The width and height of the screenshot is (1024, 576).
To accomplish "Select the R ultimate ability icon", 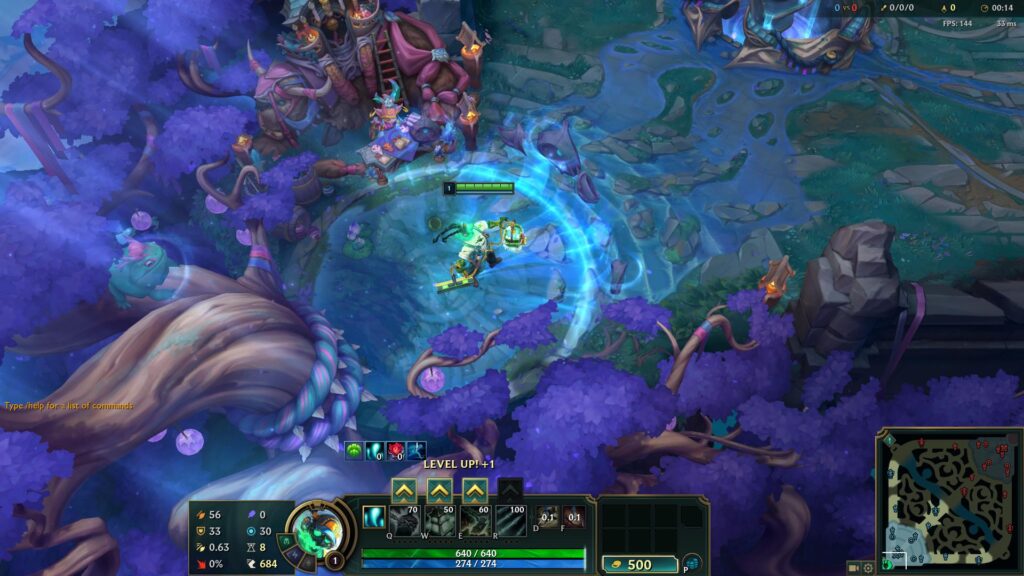I will click(511, 521).
